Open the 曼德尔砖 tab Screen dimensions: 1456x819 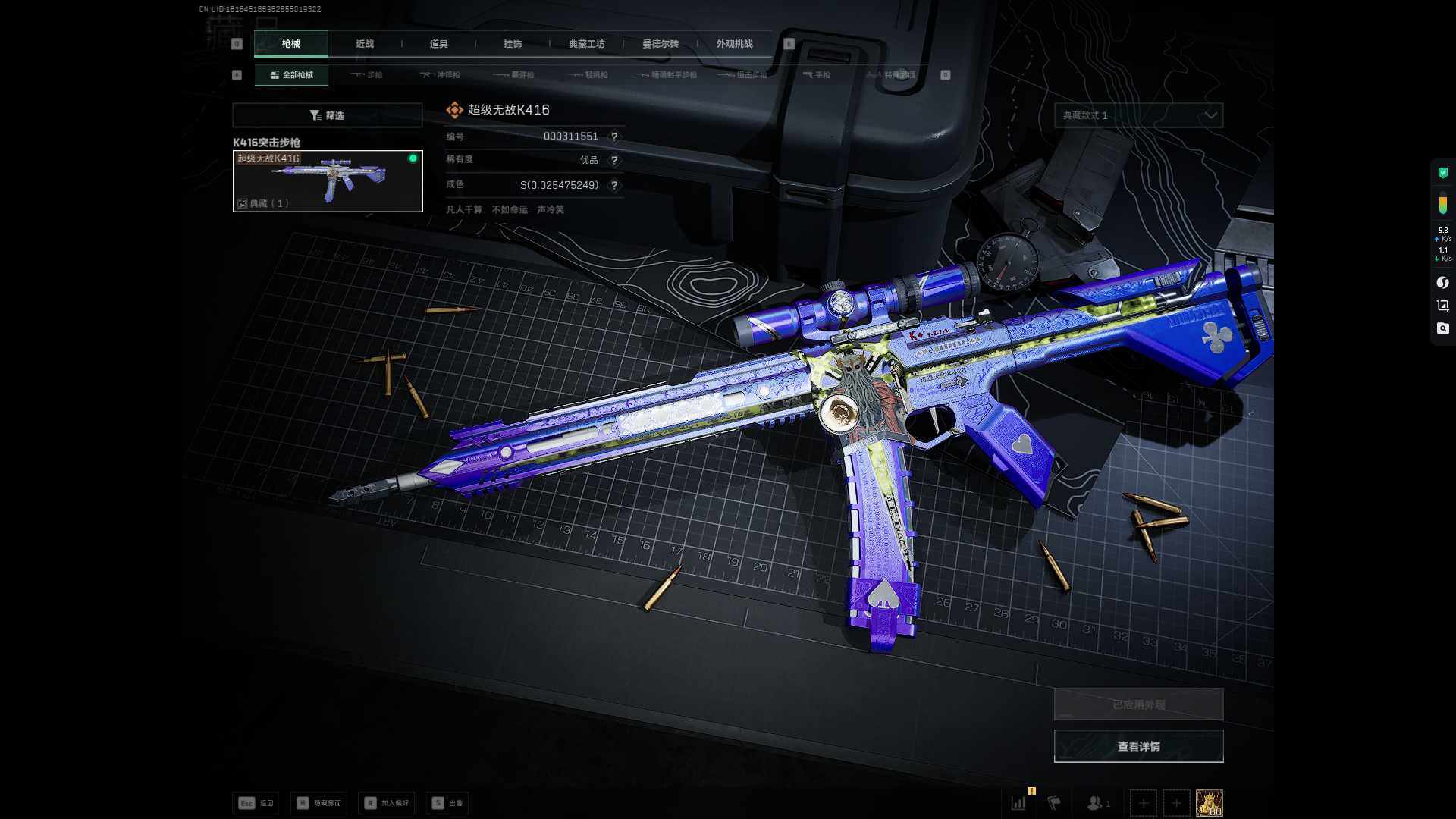661,44
